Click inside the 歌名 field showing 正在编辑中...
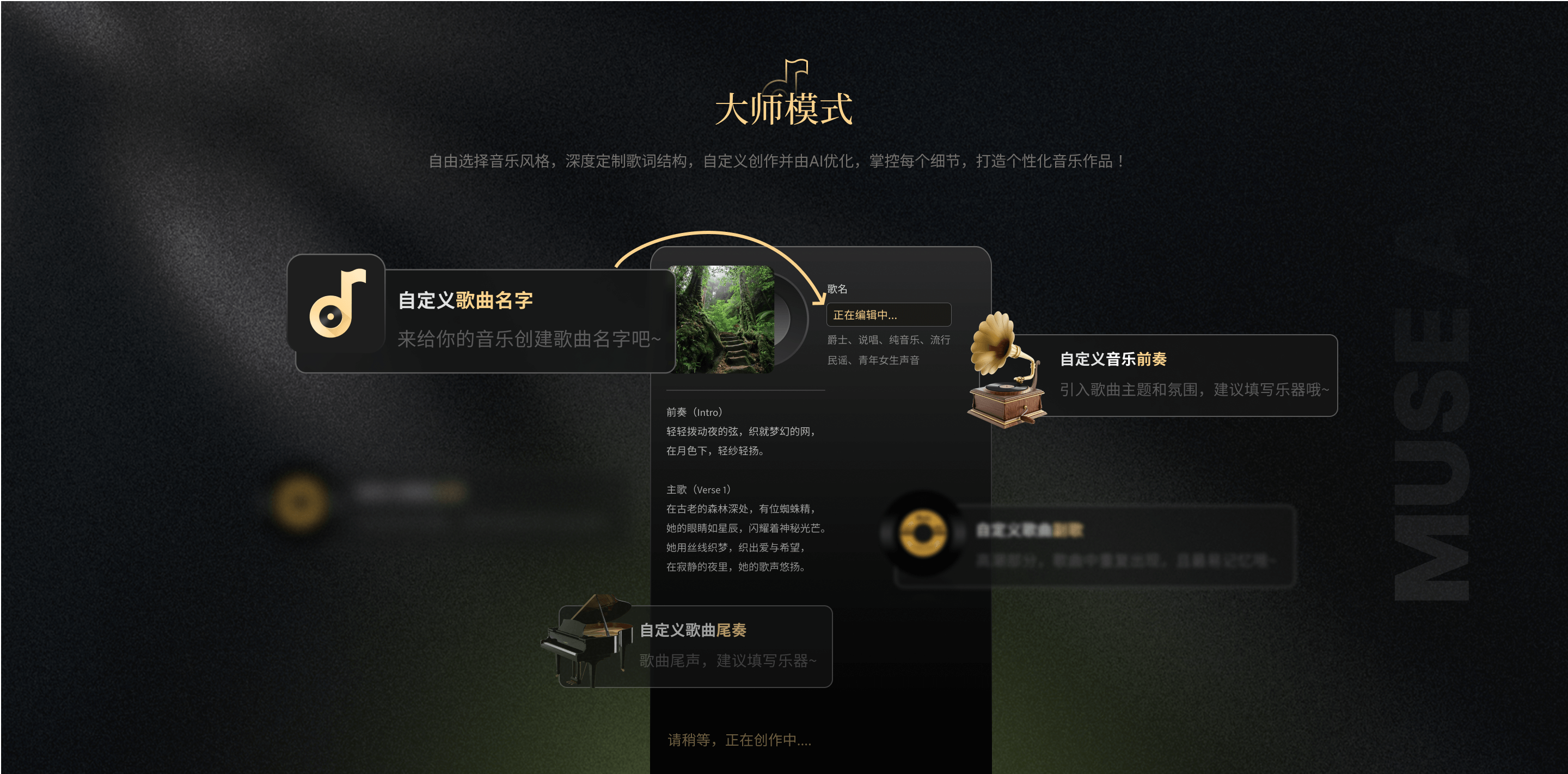The image size is (1568, 774). coord(888,315)
